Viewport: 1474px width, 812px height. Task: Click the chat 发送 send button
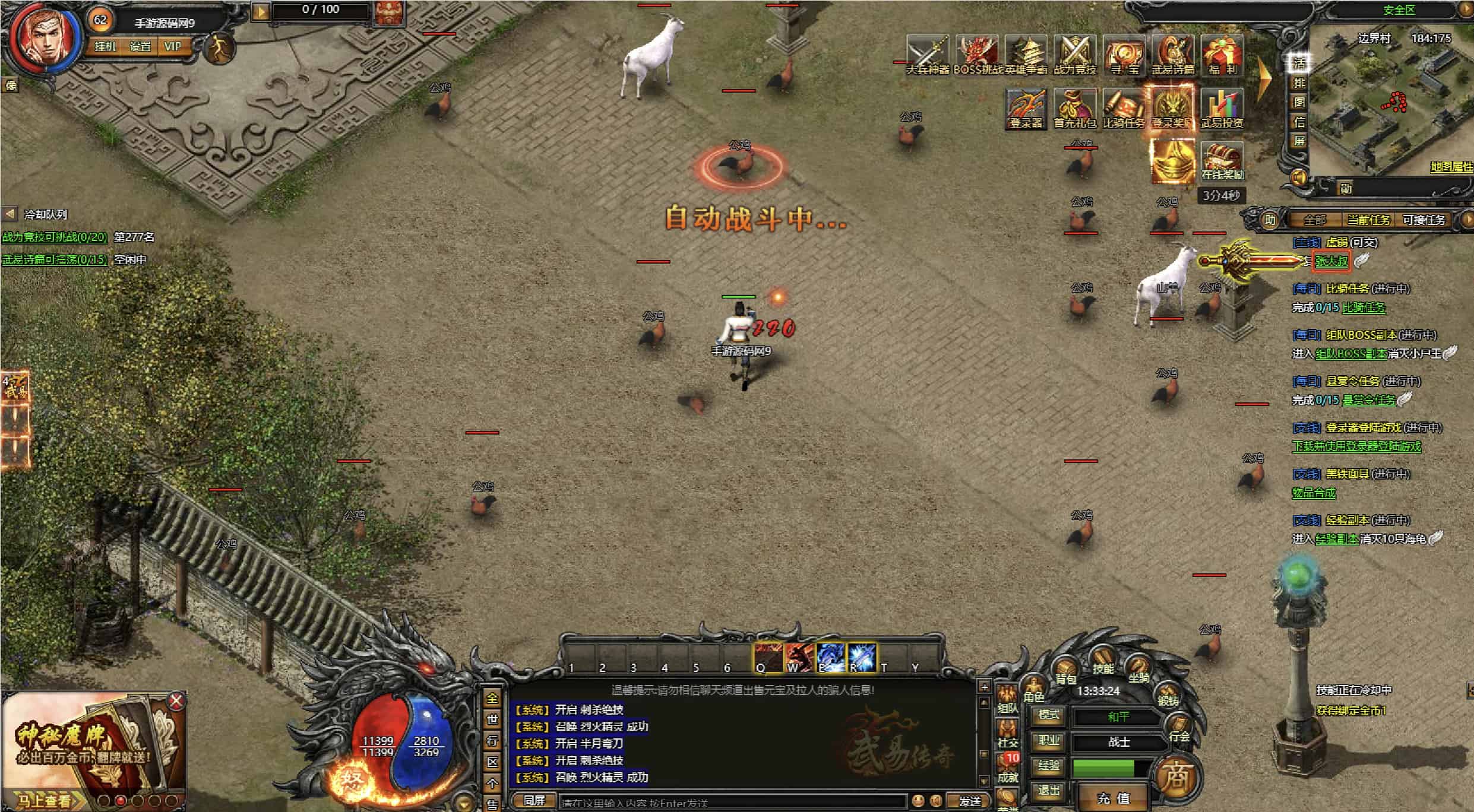(x=970, y=801)
